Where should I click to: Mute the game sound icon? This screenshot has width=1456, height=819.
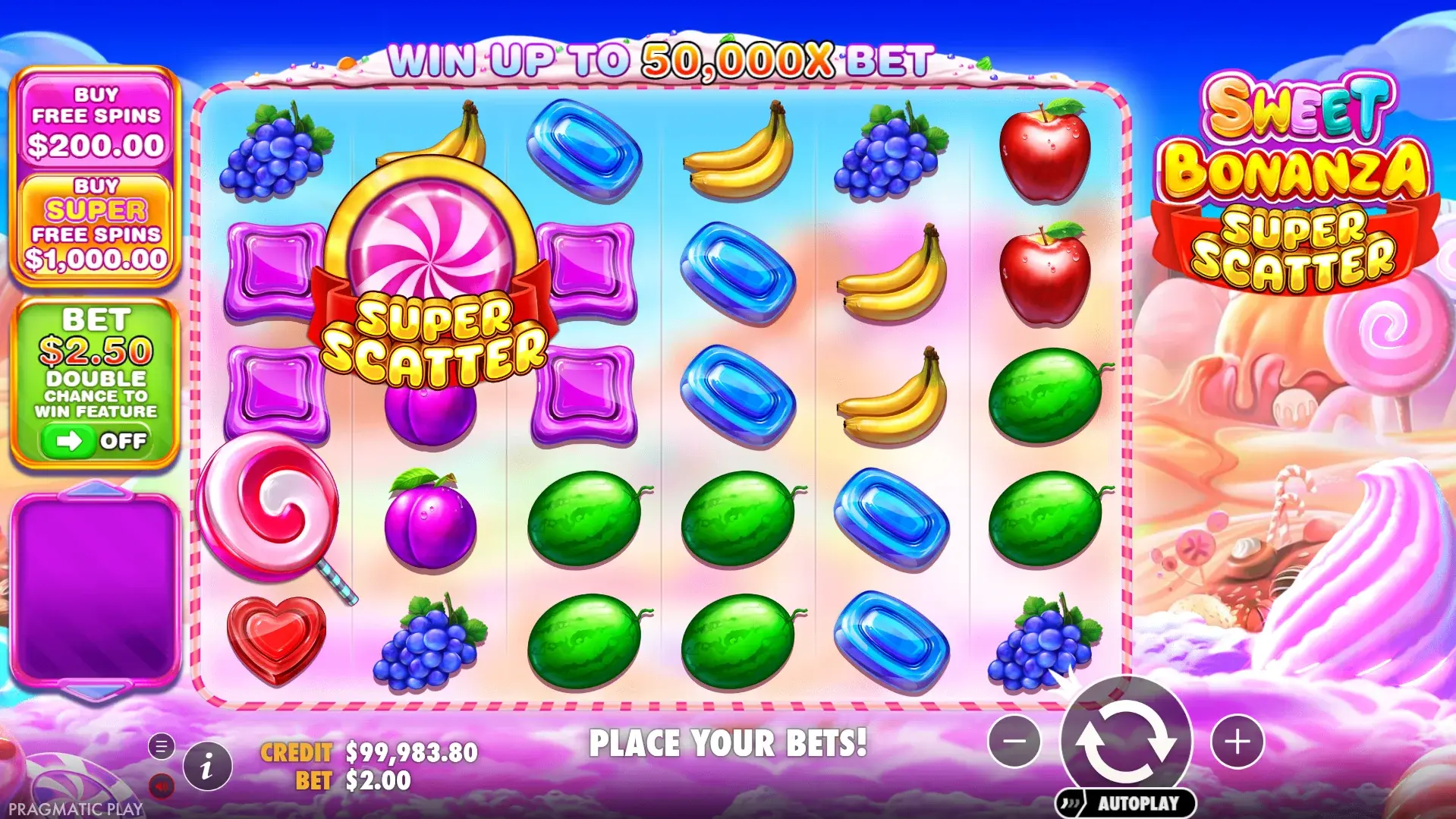pos(162,787)
